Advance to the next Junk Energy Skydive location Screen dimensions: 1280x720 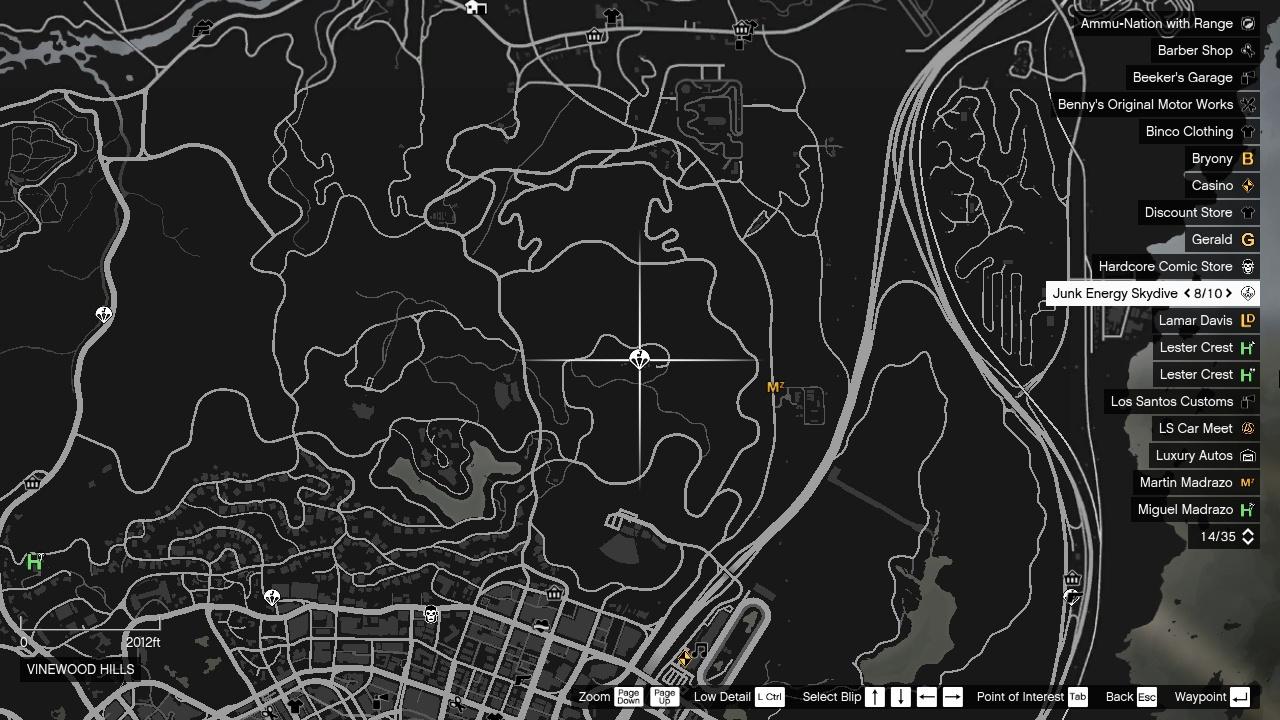tap(1229, 293)
